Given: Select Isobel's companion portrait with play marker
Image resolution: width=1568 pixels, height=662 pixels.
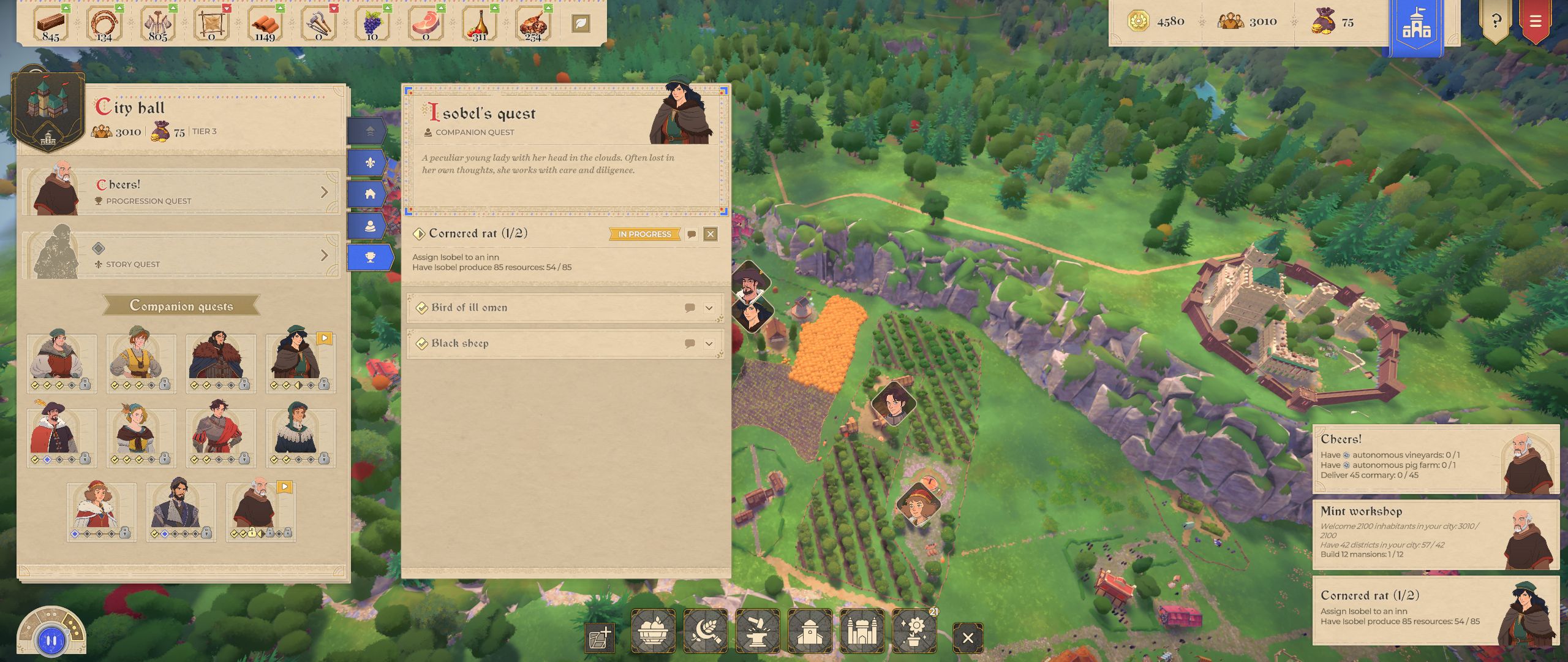Looking at the screenshot, I should pyautogui.click(x=300, y=362).
